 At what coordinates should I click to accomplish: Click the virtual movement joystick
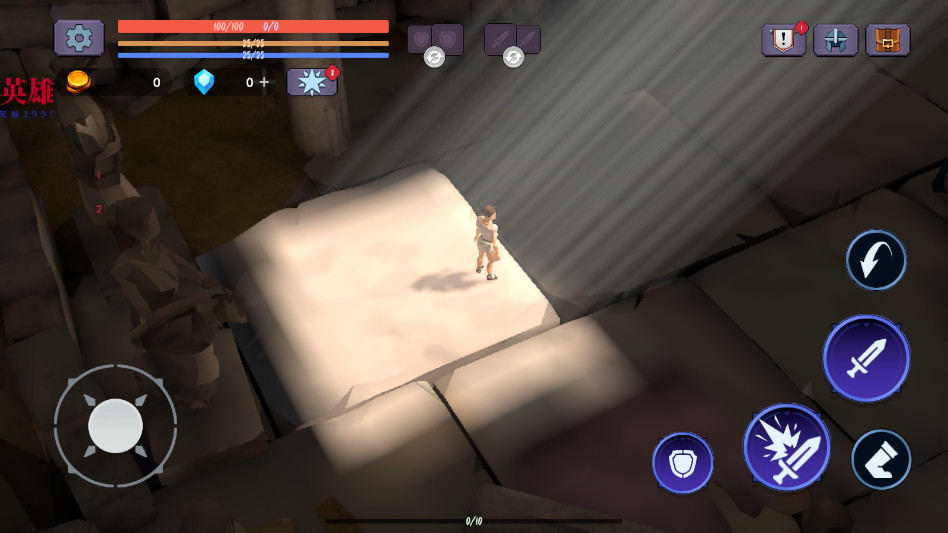115,426
